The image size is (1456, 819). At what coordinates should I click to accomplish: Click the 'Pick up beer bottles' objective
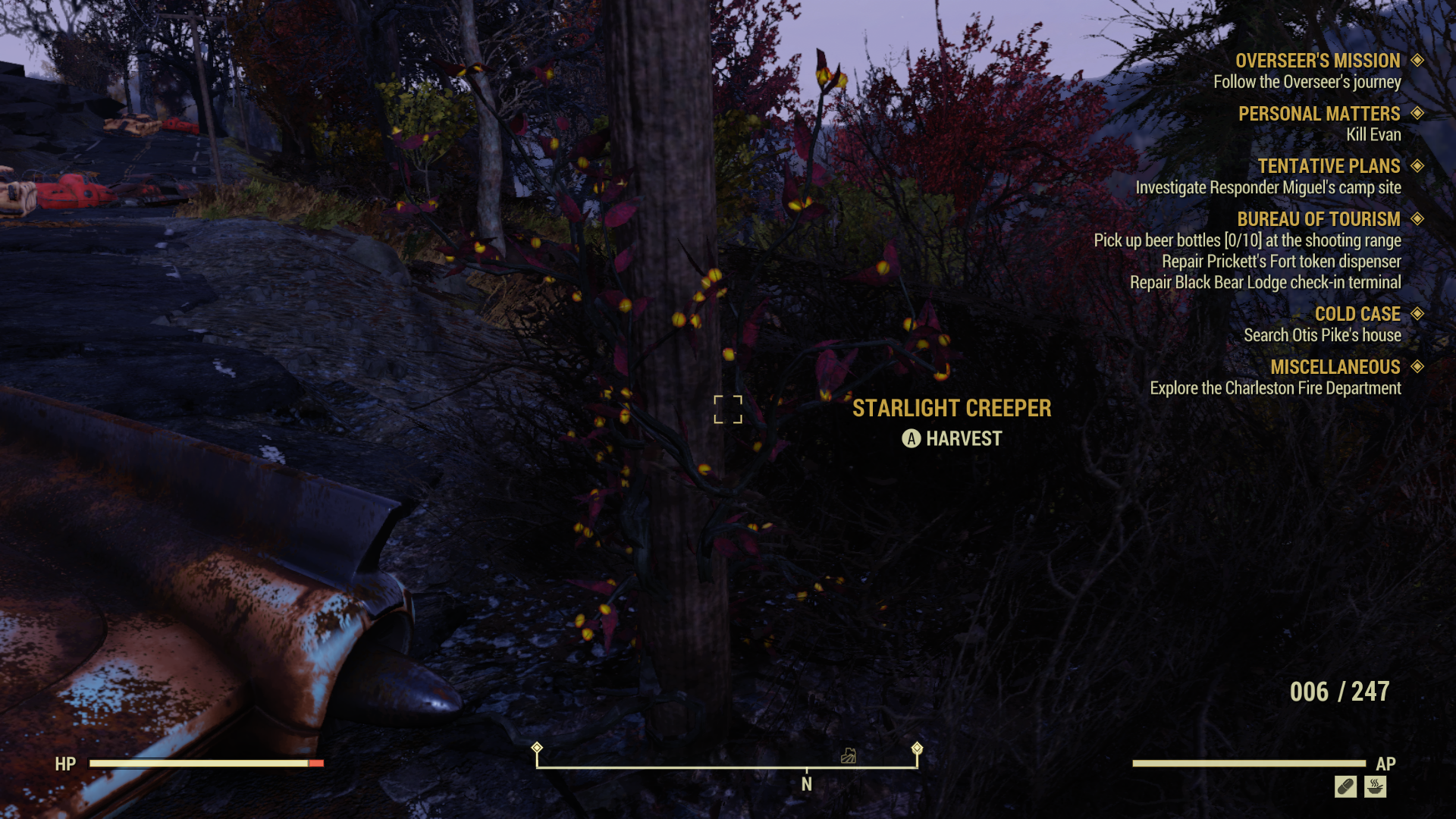click(1247, 240)
